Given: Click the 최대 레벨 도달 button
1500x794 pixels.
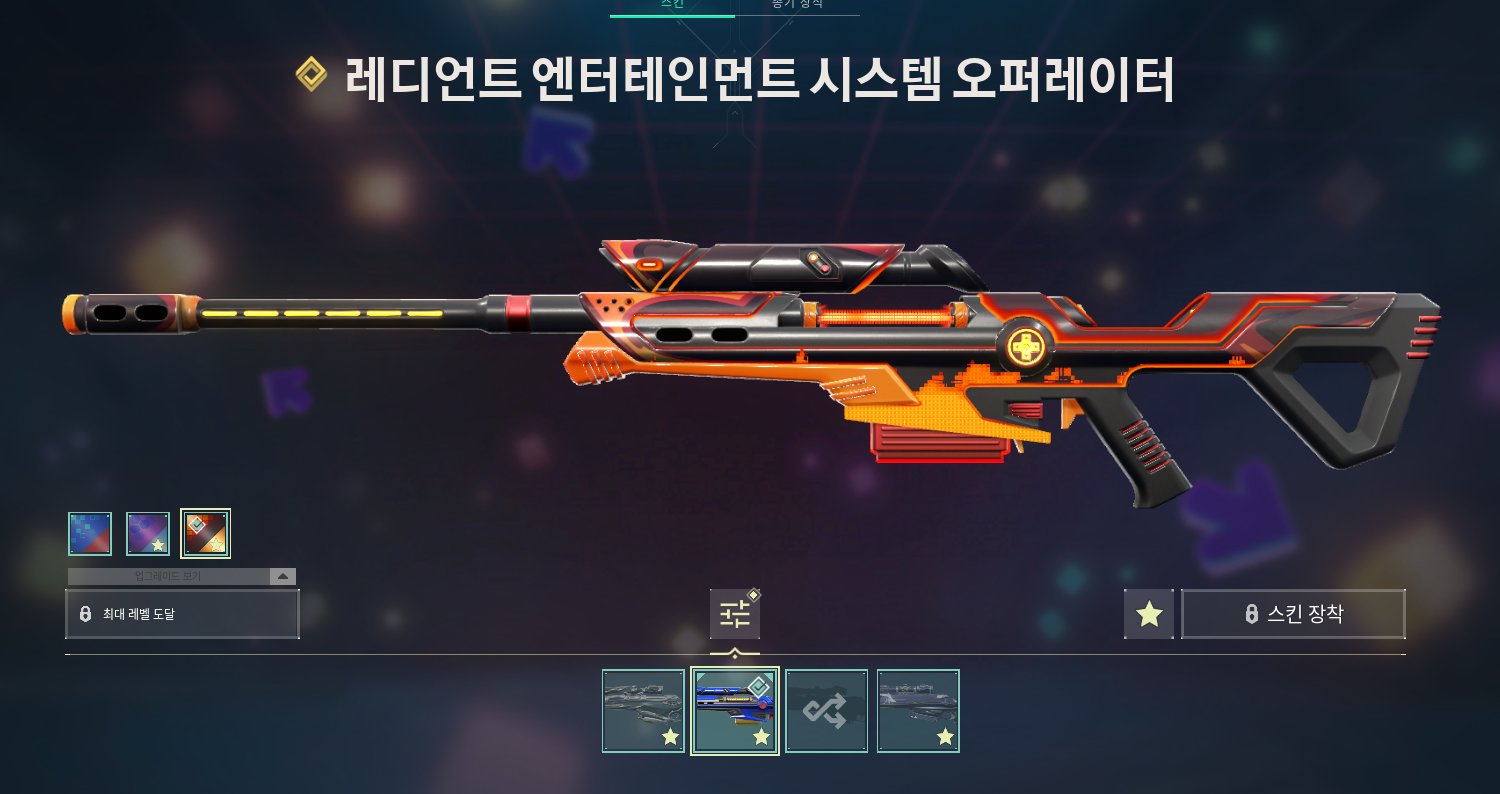Looking at the screenshot, I should (182, 614).
